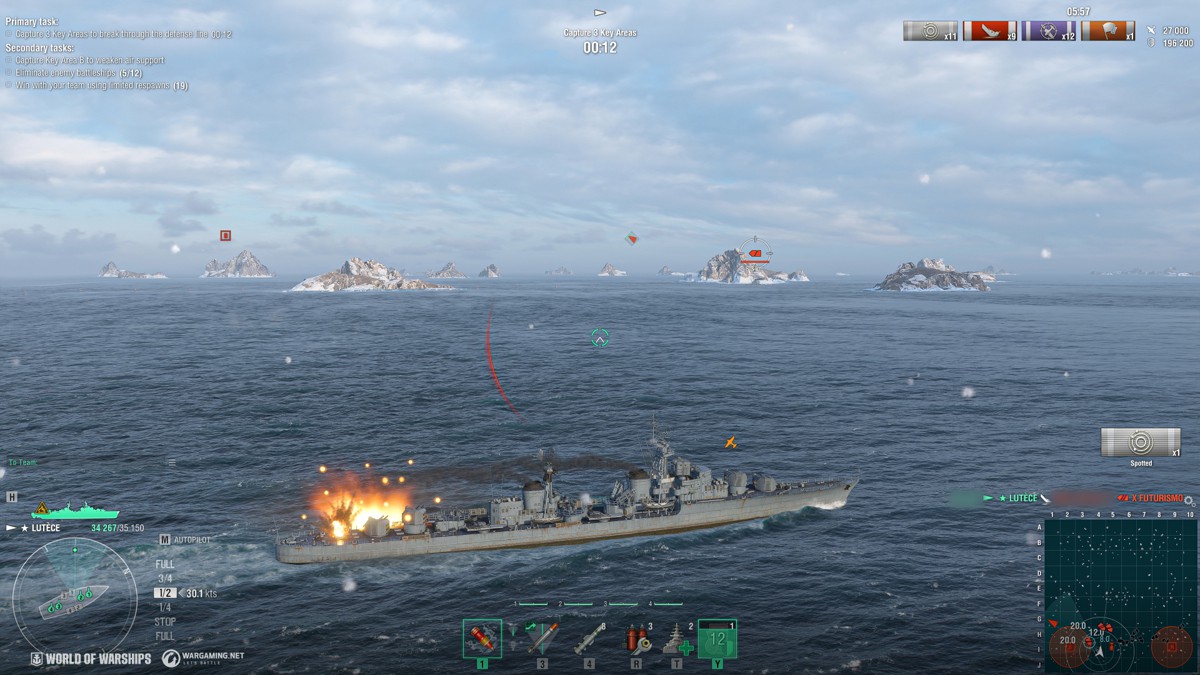Set engine telegraph to Stop
The image size is (1200, 675).
[x=165, y=621]
